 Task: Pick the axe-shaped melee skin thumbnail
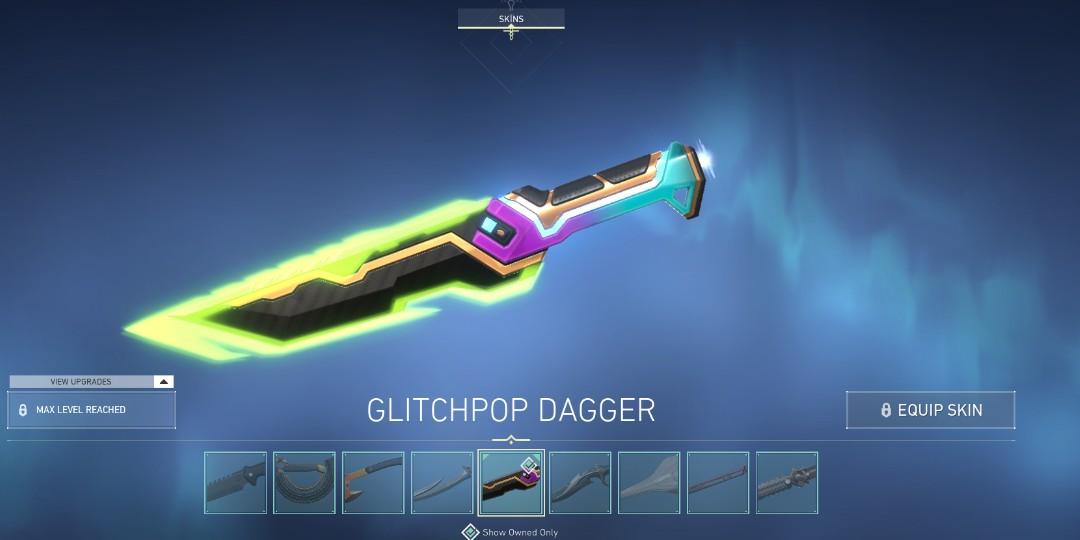(373, 483)
